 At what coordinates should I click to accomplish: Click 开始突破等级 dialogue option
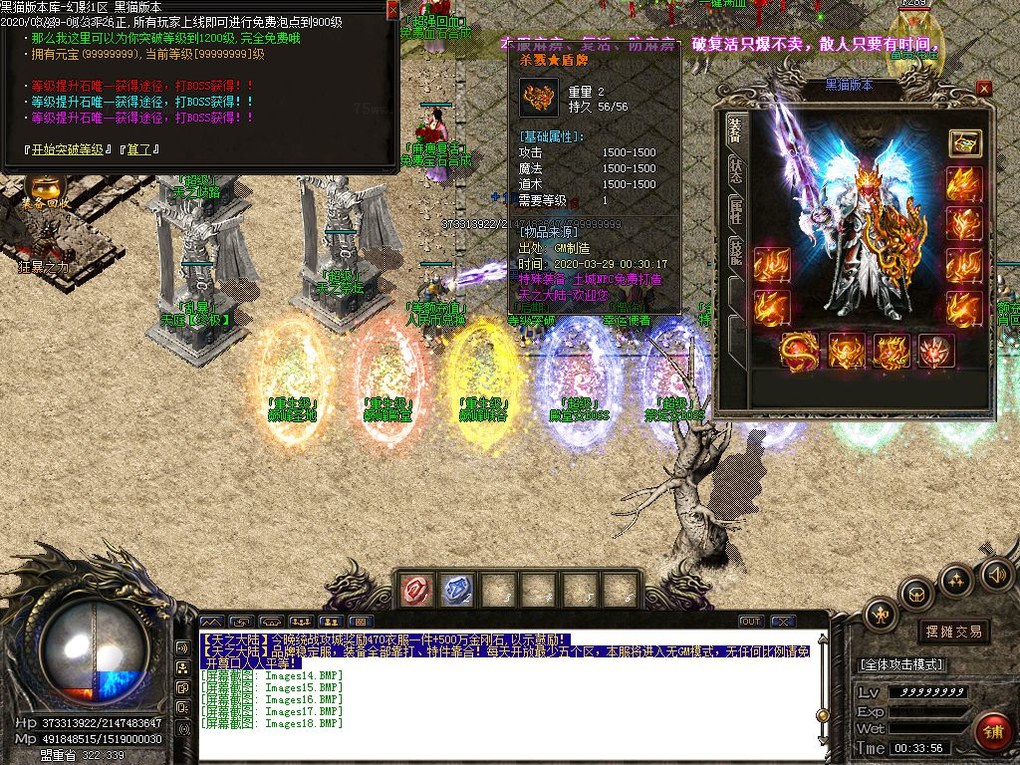(x=69, y=150)
